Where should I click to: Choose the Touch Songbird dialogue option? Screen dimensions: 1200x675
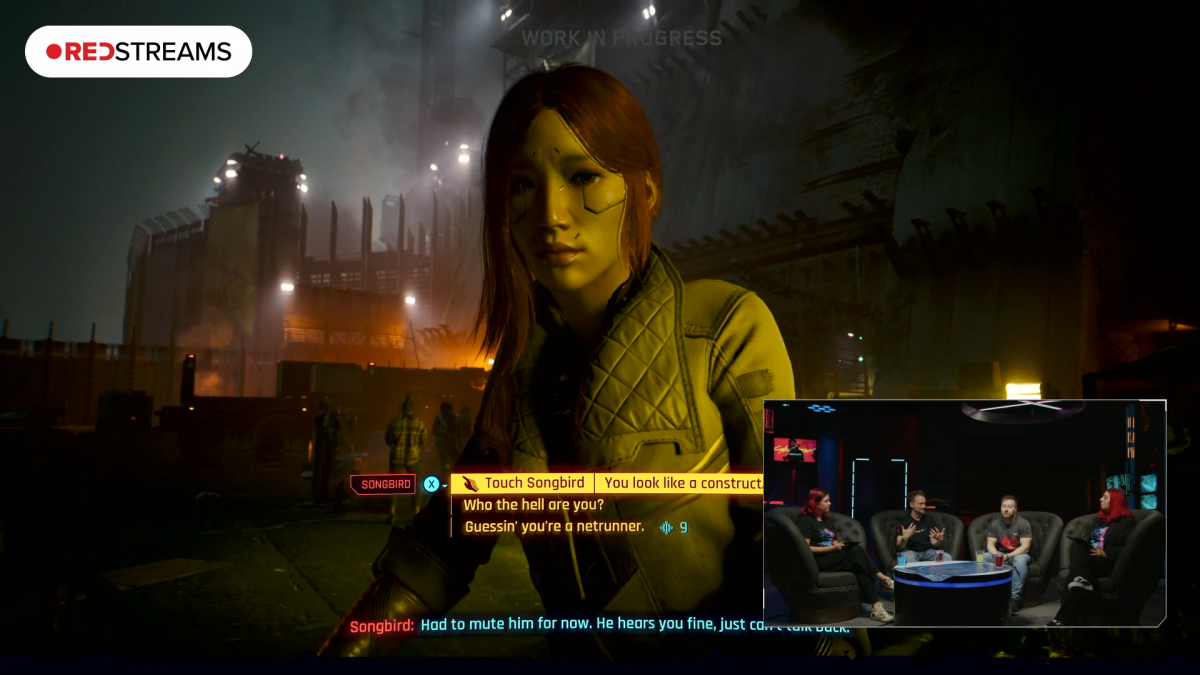point(534,483)
